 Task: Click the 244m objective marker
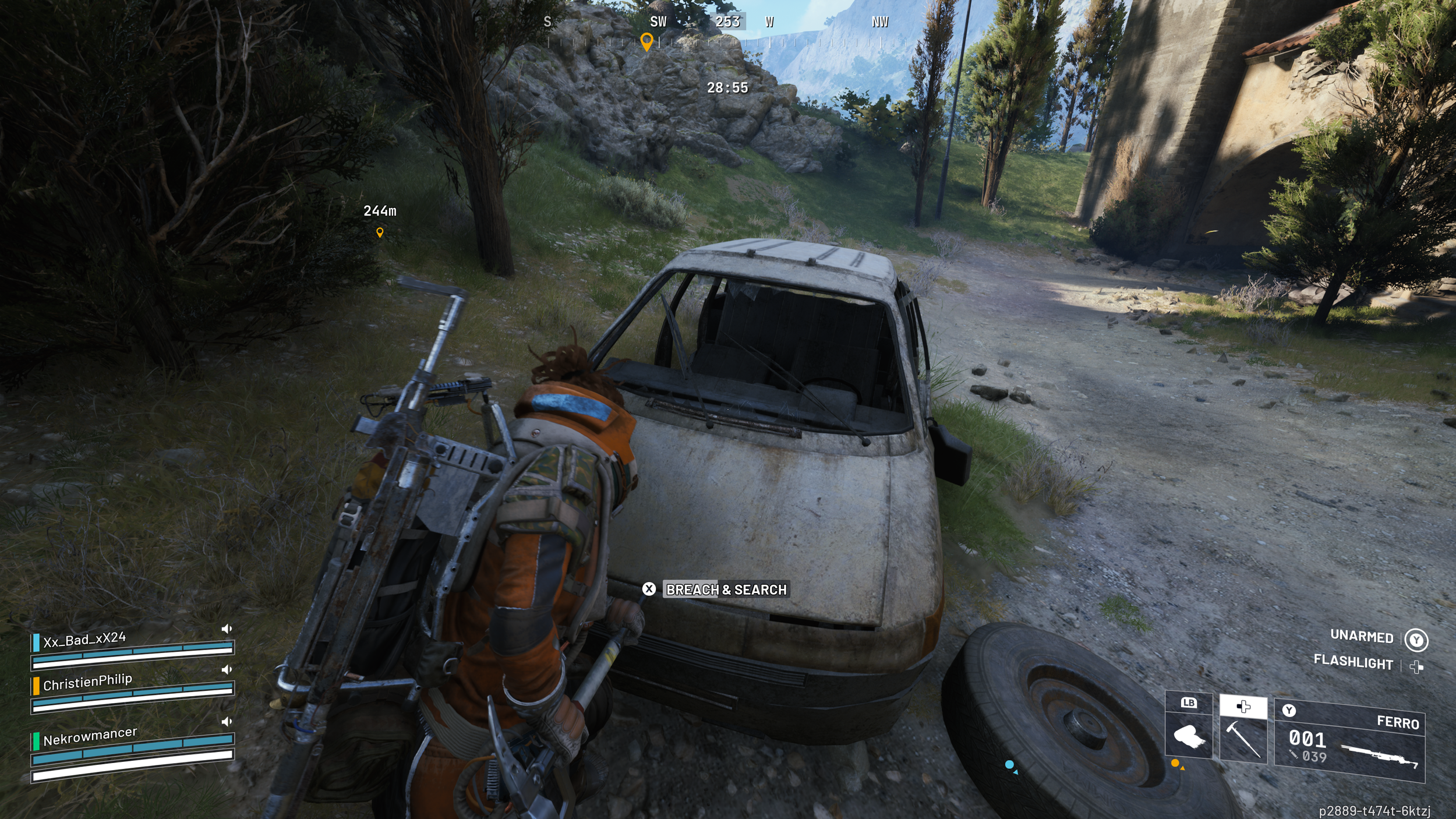click(x=380, y=232)
